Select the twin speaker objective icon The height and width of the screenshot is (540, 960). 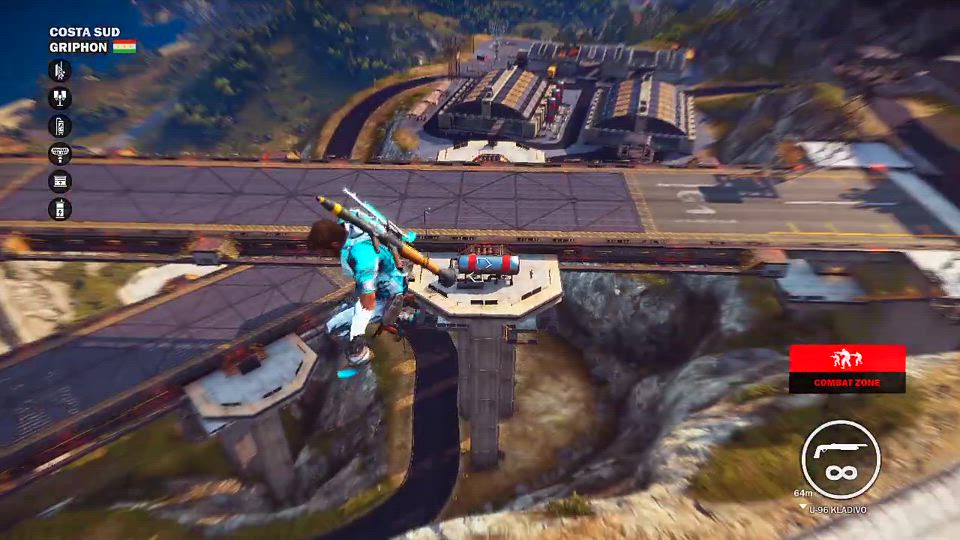[60, 98]
